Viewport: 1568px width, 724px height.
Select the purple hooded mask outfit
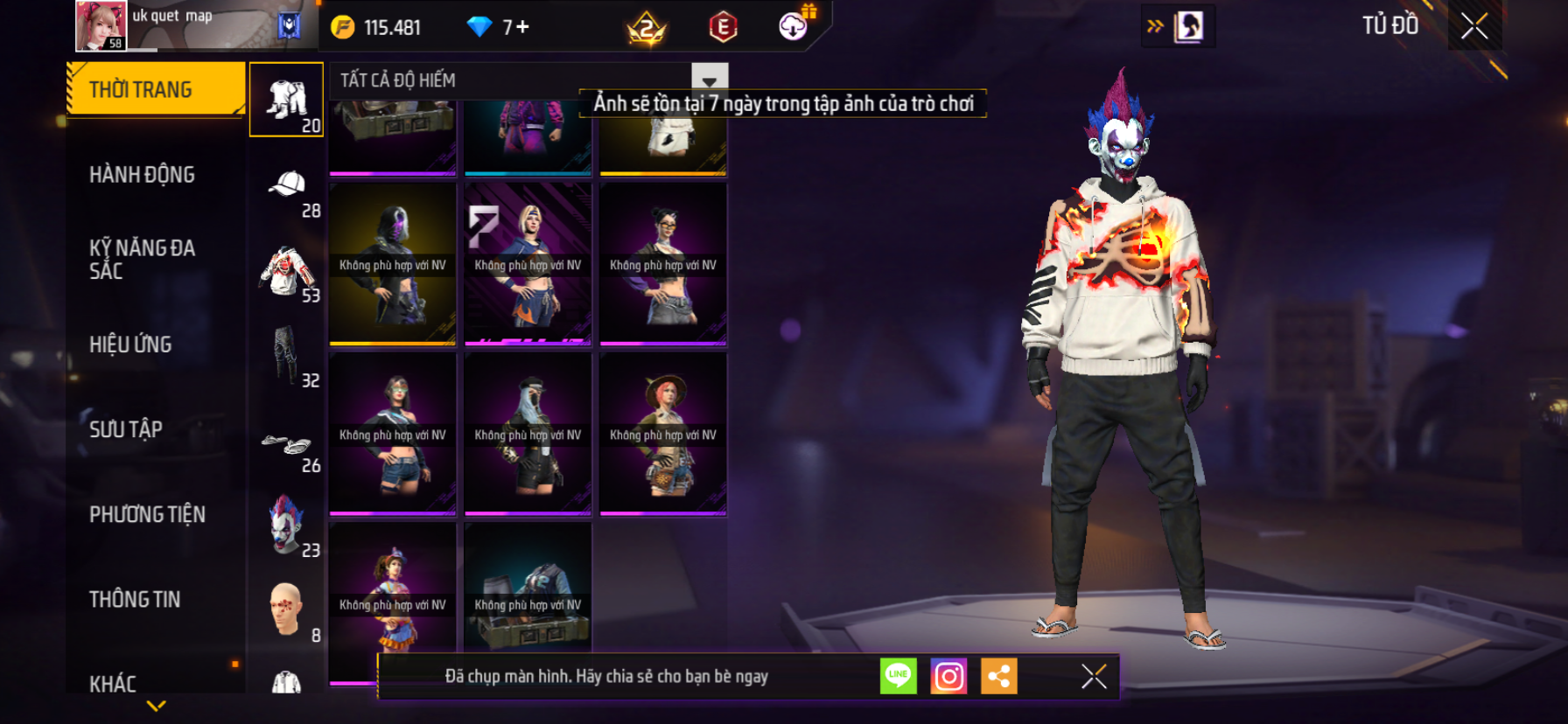coord(393,262)
